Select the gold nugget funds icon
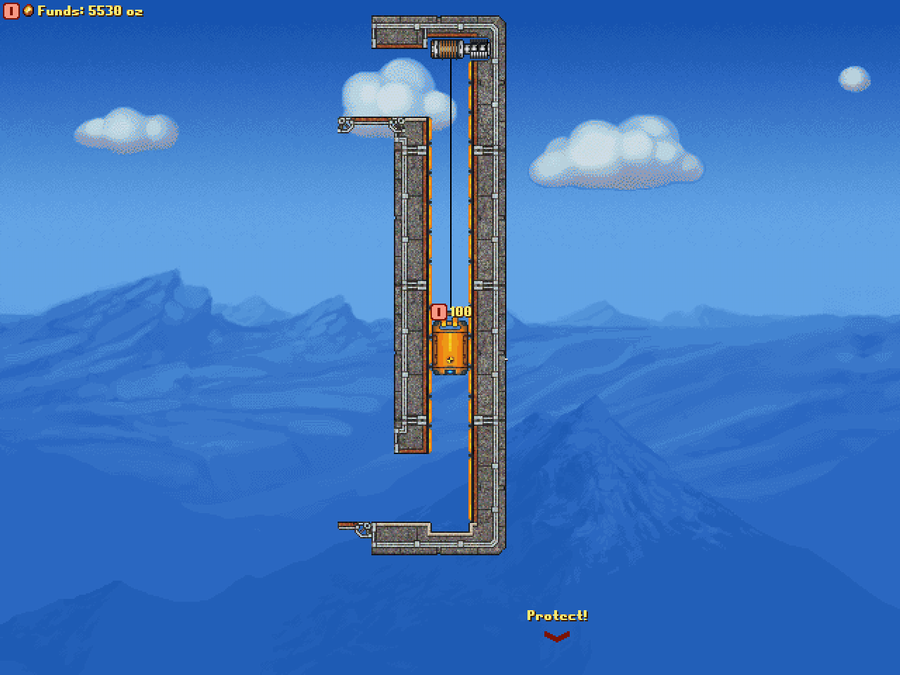This screenshot has height=675, width=900. 28,11
